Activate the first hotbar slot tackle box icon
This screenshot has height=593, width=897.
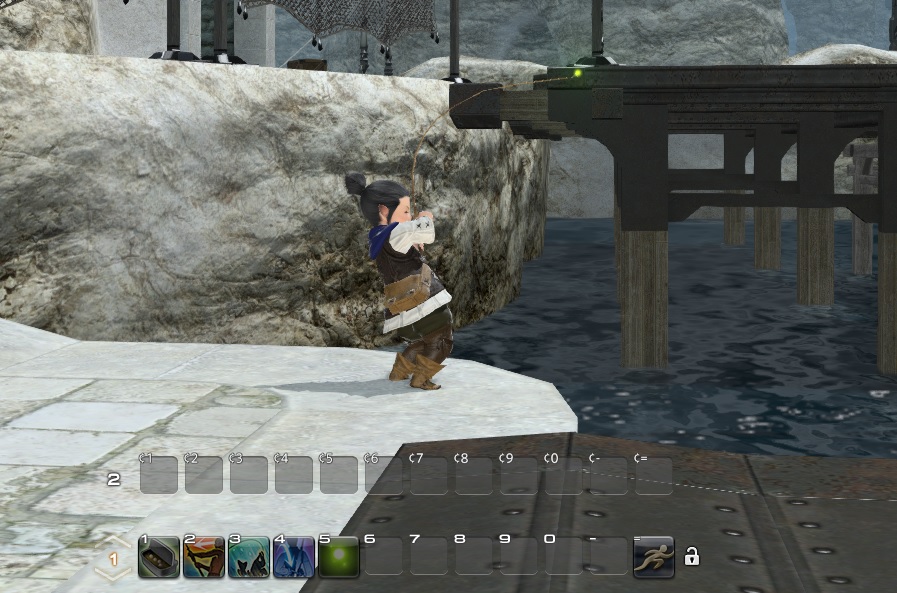pyautogui.click(x=159, y=557)
